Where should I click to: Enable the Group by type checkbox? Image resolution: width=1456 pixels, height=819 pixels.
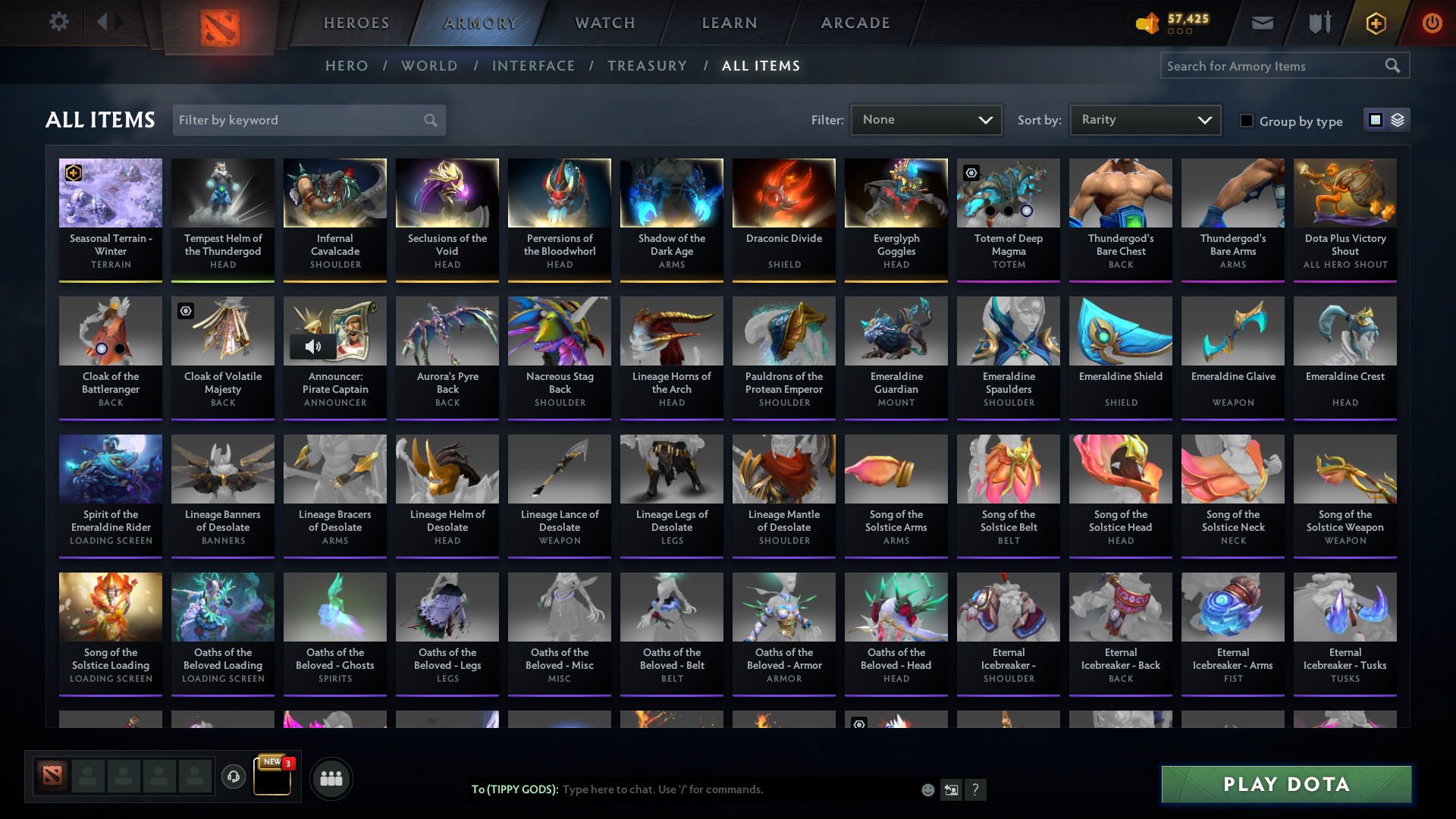click(1246, 121)
